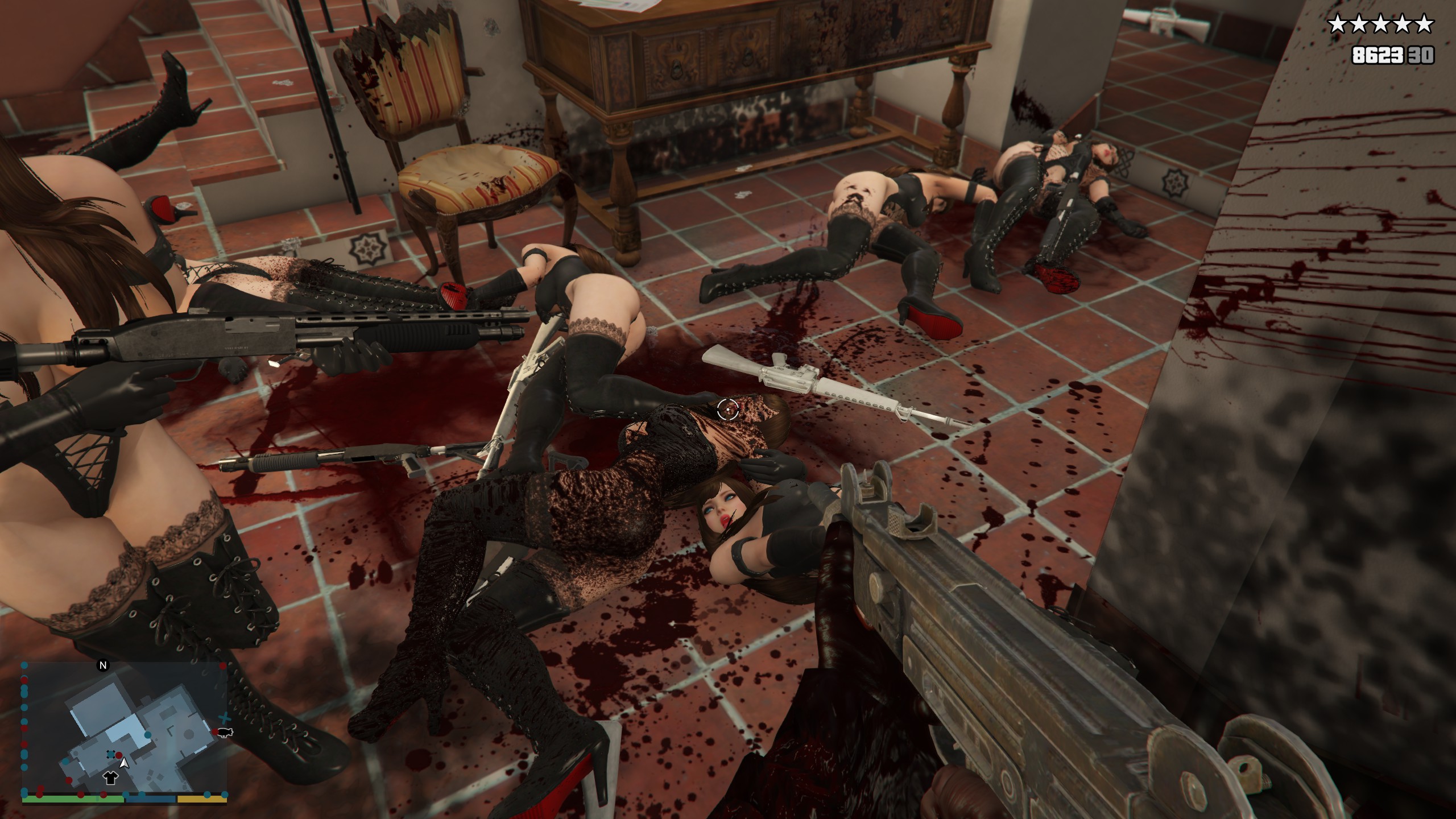Select the clothing store t-shirt blip

[x=109, y=778]
